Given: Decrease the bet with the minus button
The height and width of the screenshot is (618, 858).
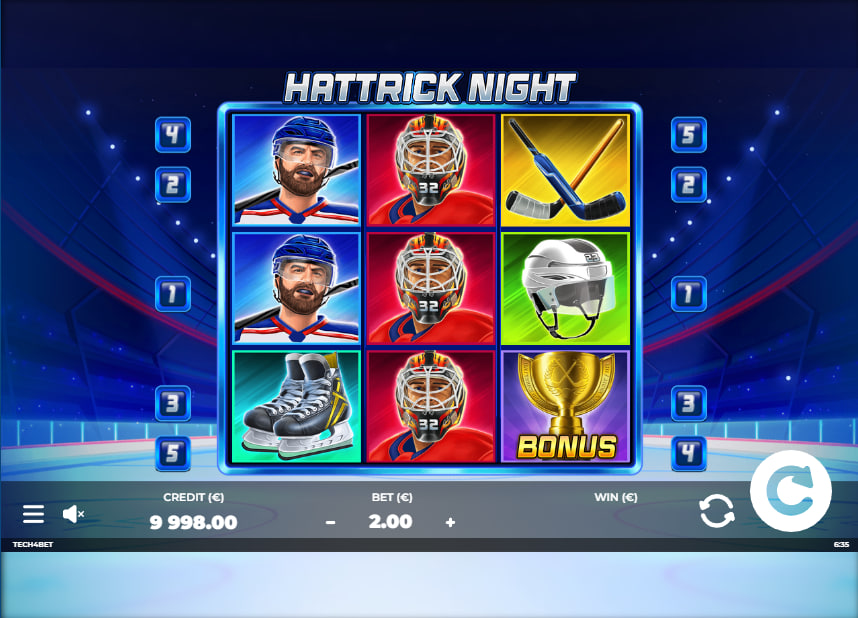Looking at the screenshot, I should (x=330, y=522).
